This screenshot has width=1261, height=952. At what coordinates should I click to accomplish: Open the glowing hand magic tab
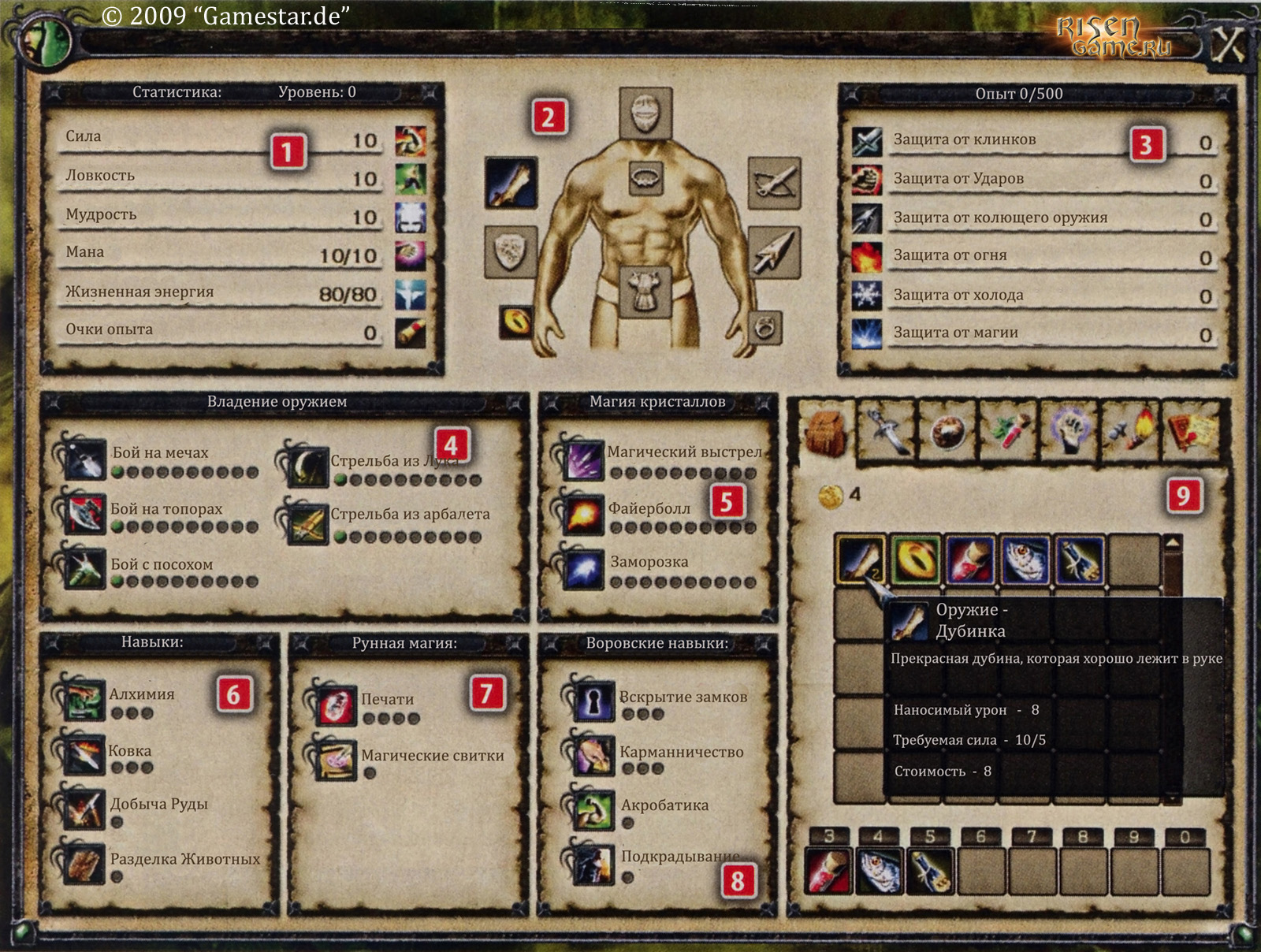tap(1069, 431)
